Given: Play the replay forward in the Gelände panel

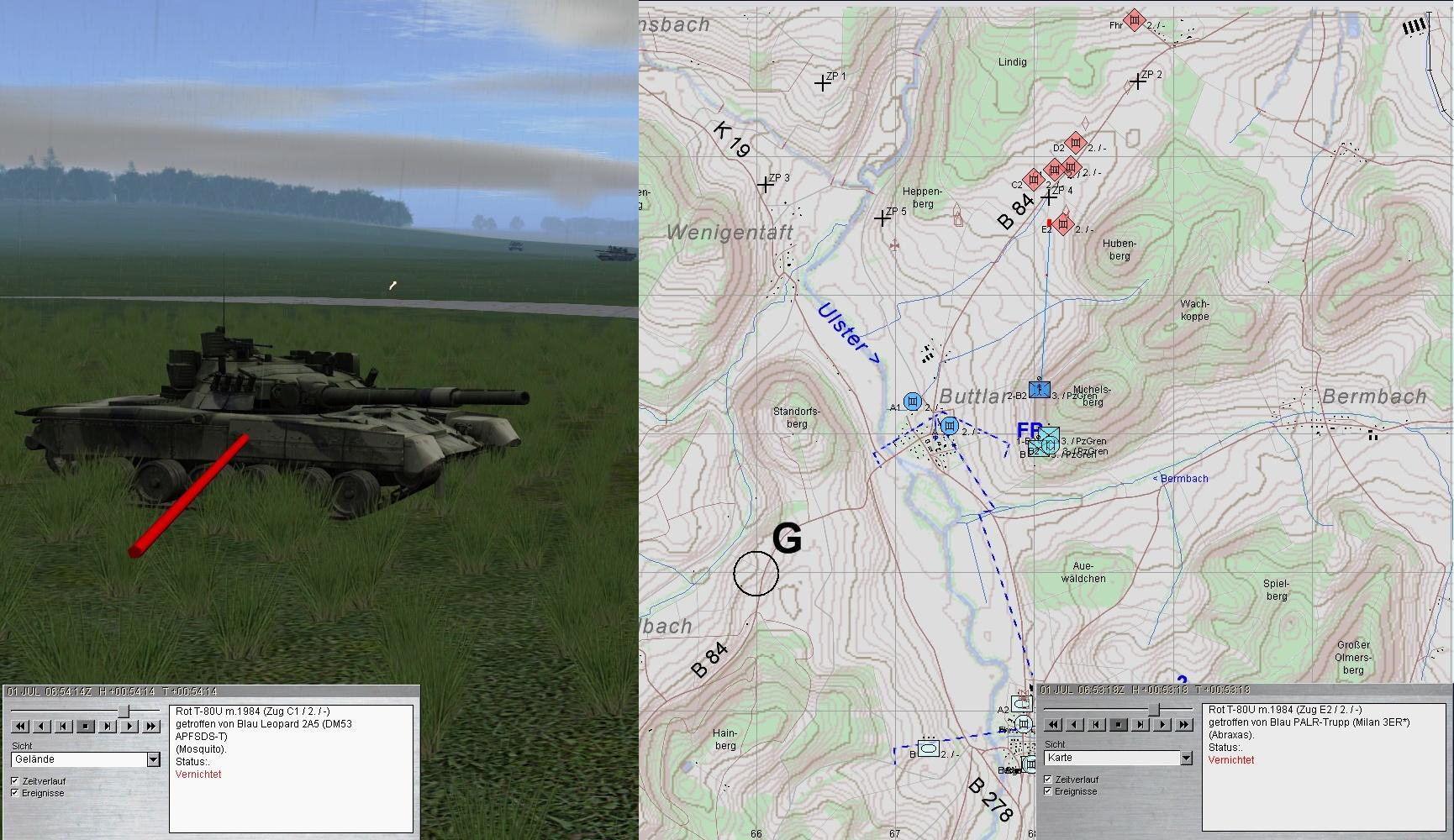Looking at the screenshot, I should 129,727.
